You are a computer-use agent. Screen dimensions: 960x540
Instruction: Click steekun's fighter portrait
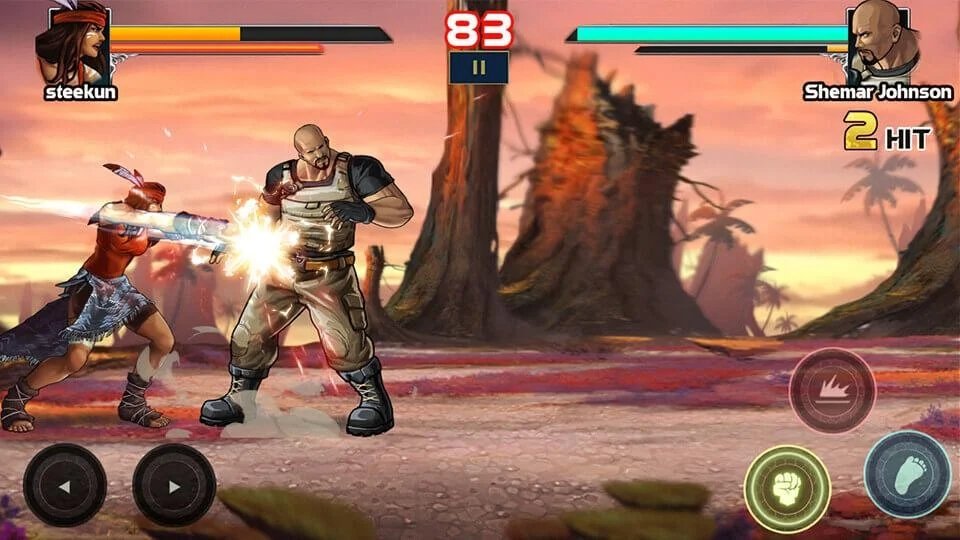72,44
